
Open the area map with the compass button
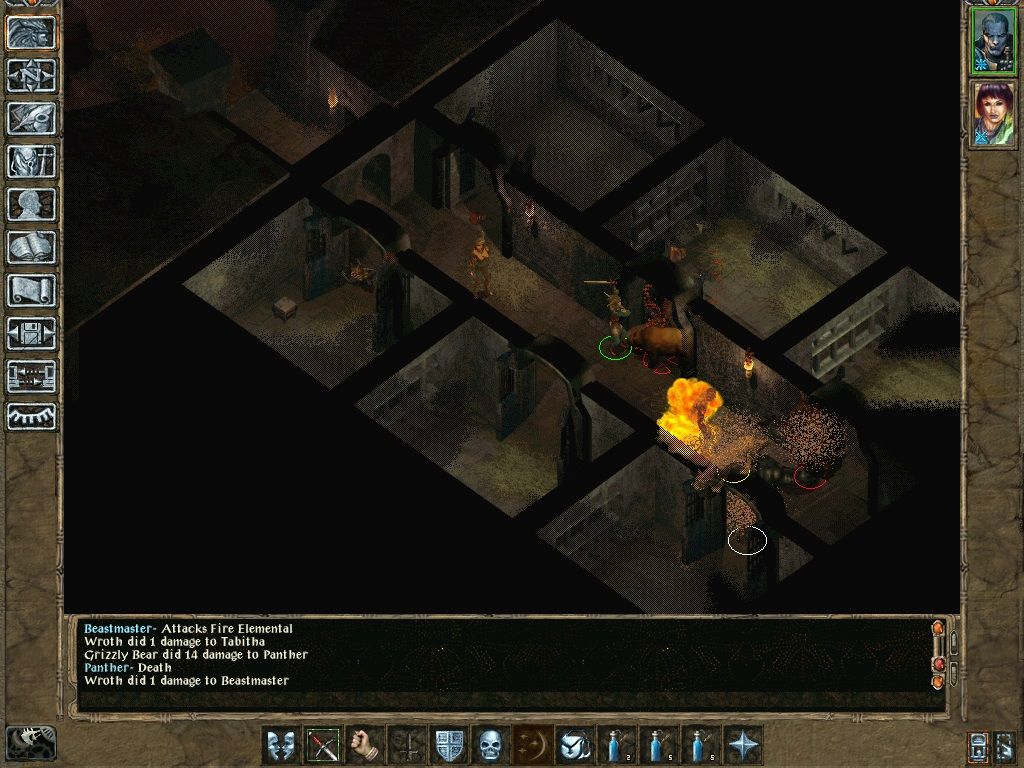[32, 75]
